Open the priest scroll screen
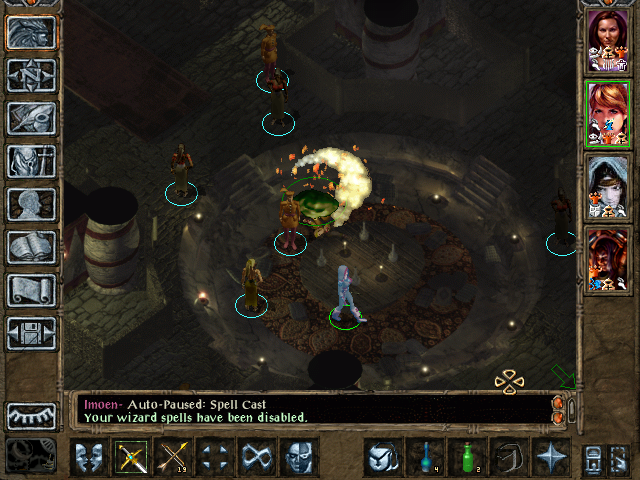Viewport: 640px width, 480px height. pyautogui.click(x=31, y=290)
